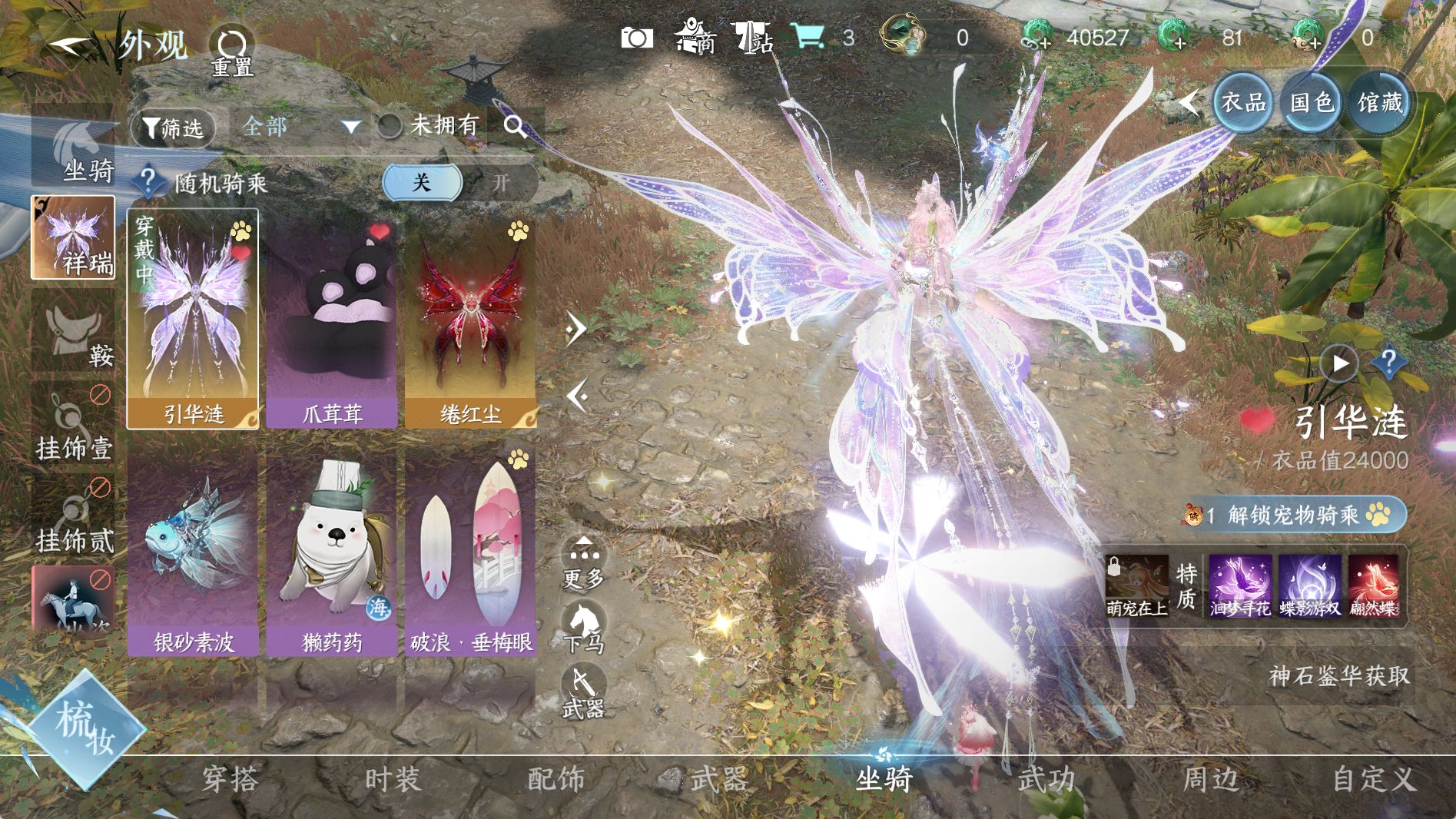
Task: Open the 馆藏 collection button
Action: tap(1380, 102)
